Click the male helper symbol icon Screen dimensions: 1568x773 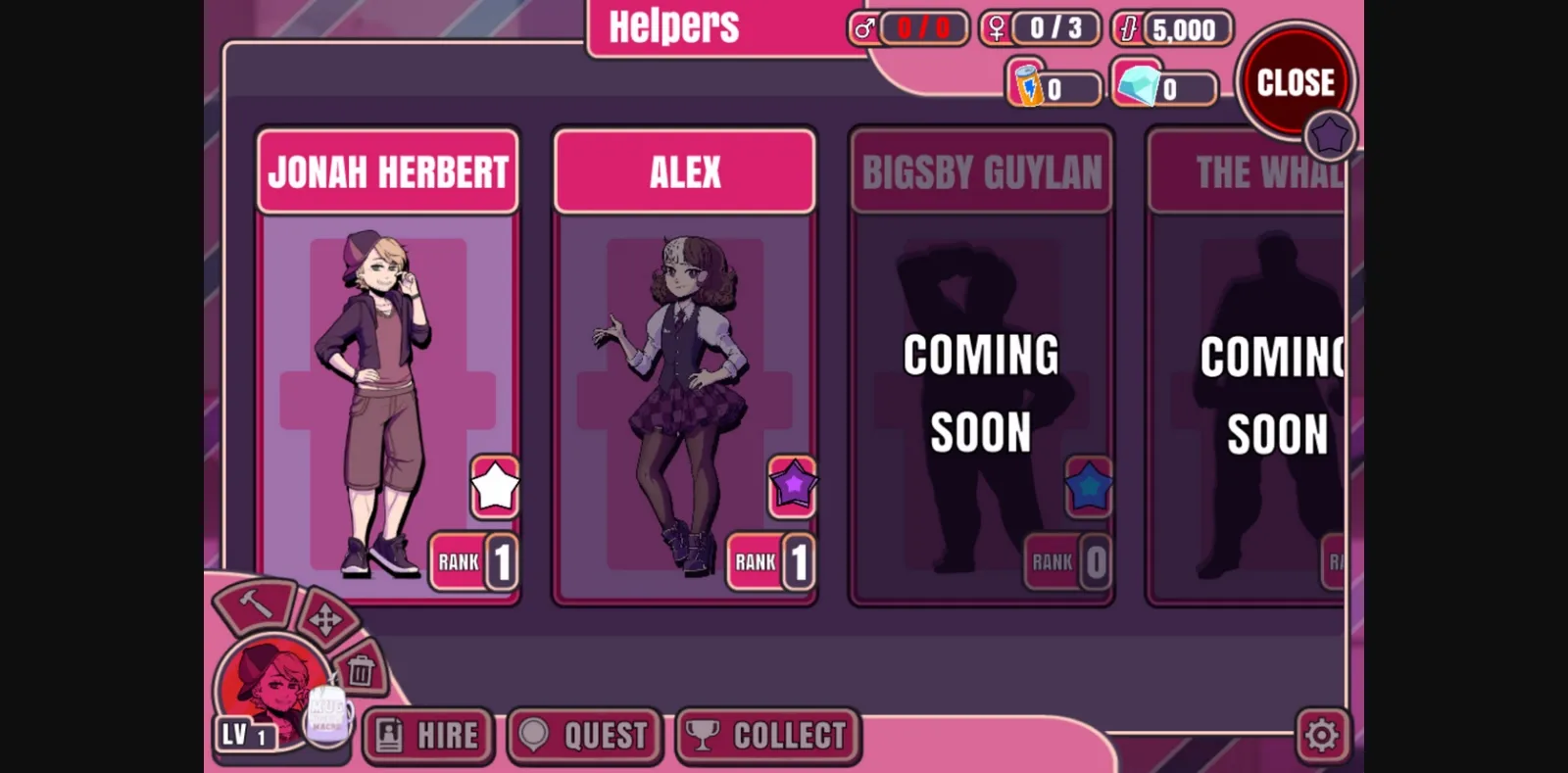tap(862, 27)
